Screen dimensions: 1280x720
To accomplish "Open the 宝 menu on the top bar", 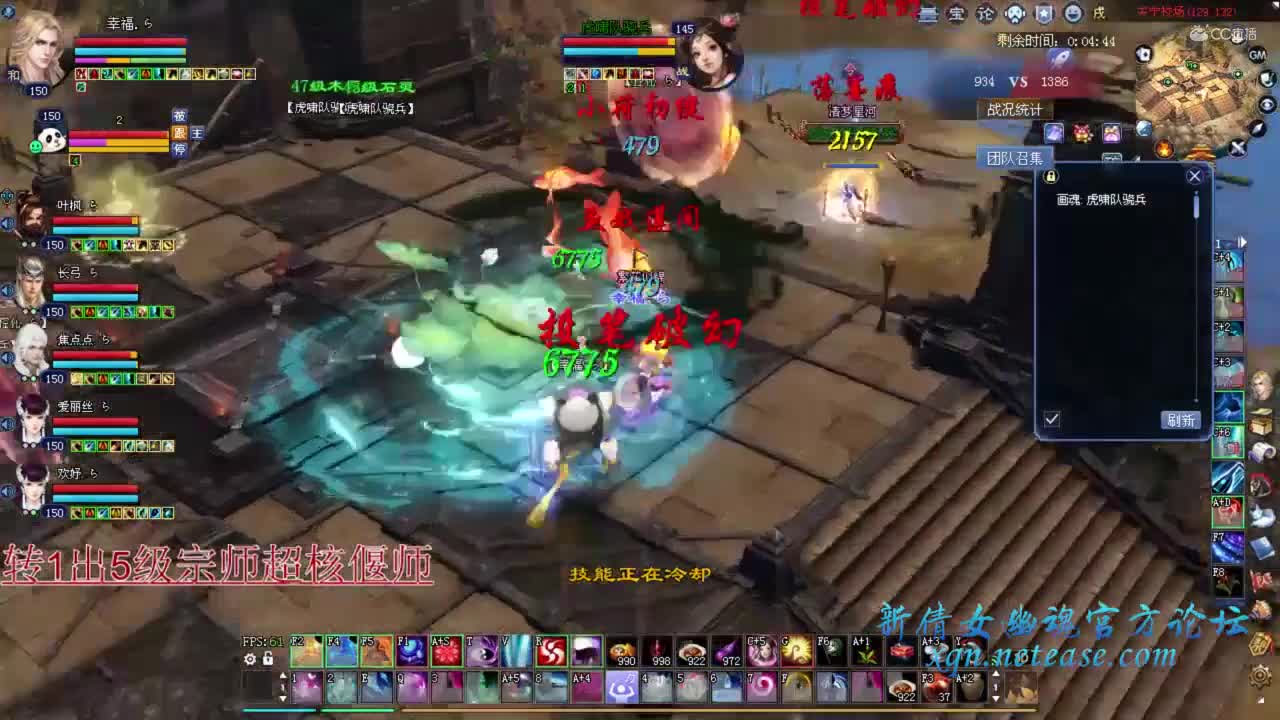I will pos(957,13).
